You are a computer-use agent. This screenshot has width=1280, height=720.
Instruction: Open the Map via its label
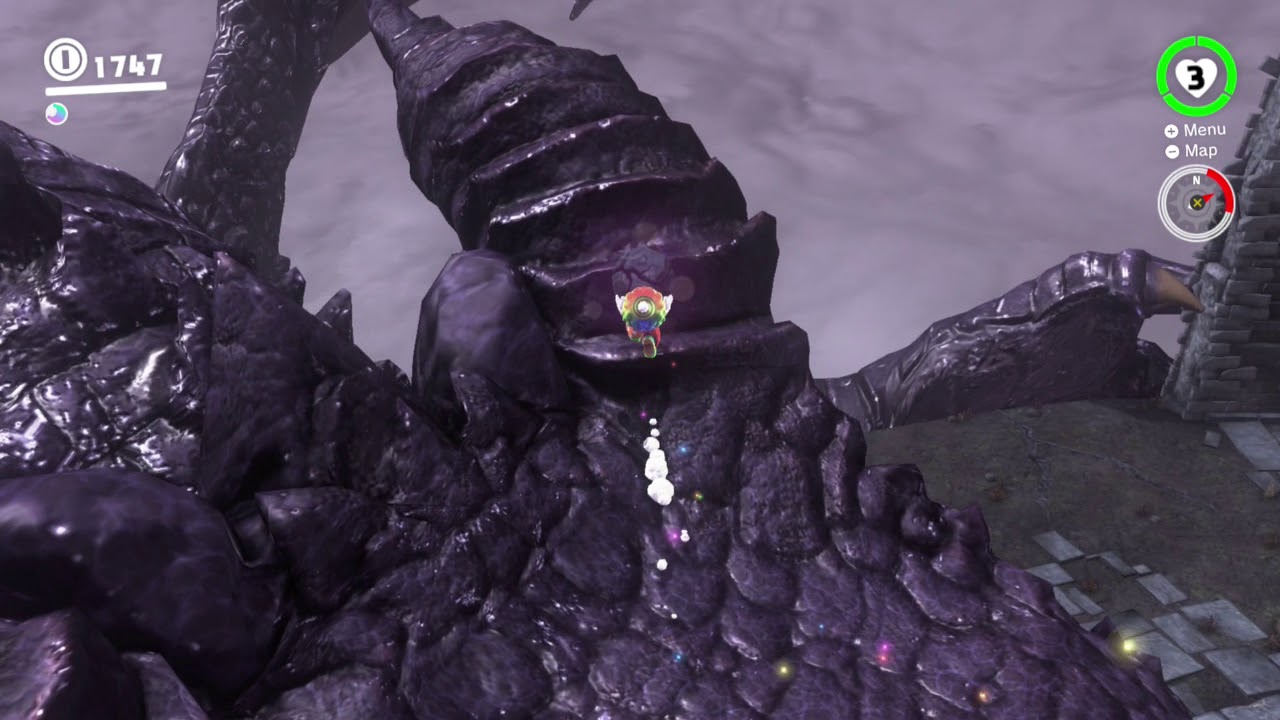[1200, 151]
